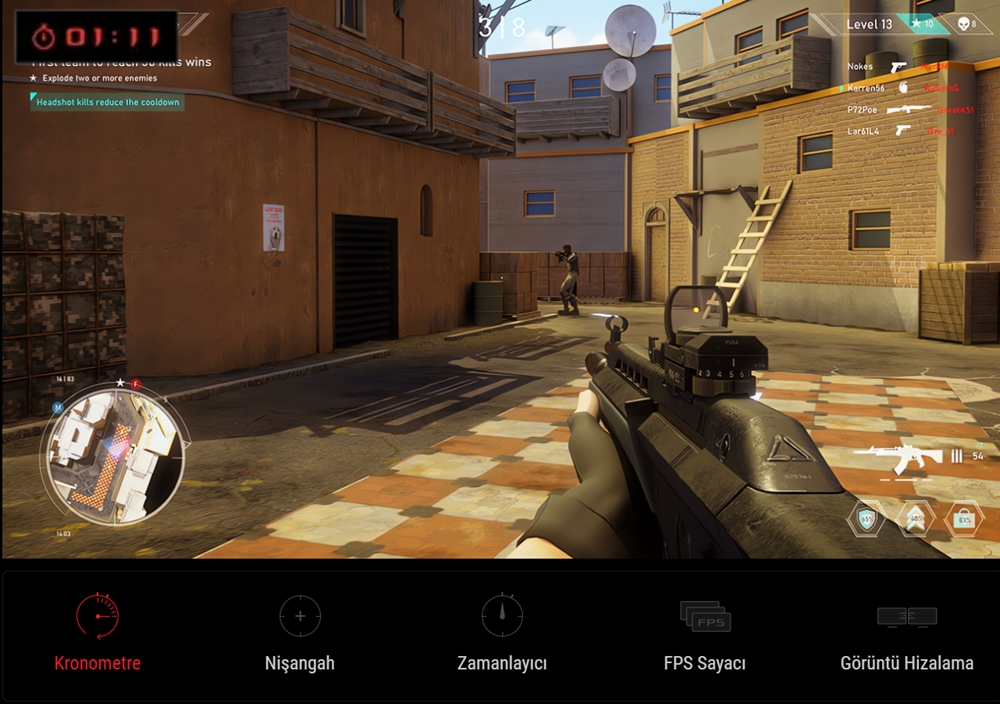
Task: Select the Lar61L4 kill feed row
Action: (x=895, y=131)
